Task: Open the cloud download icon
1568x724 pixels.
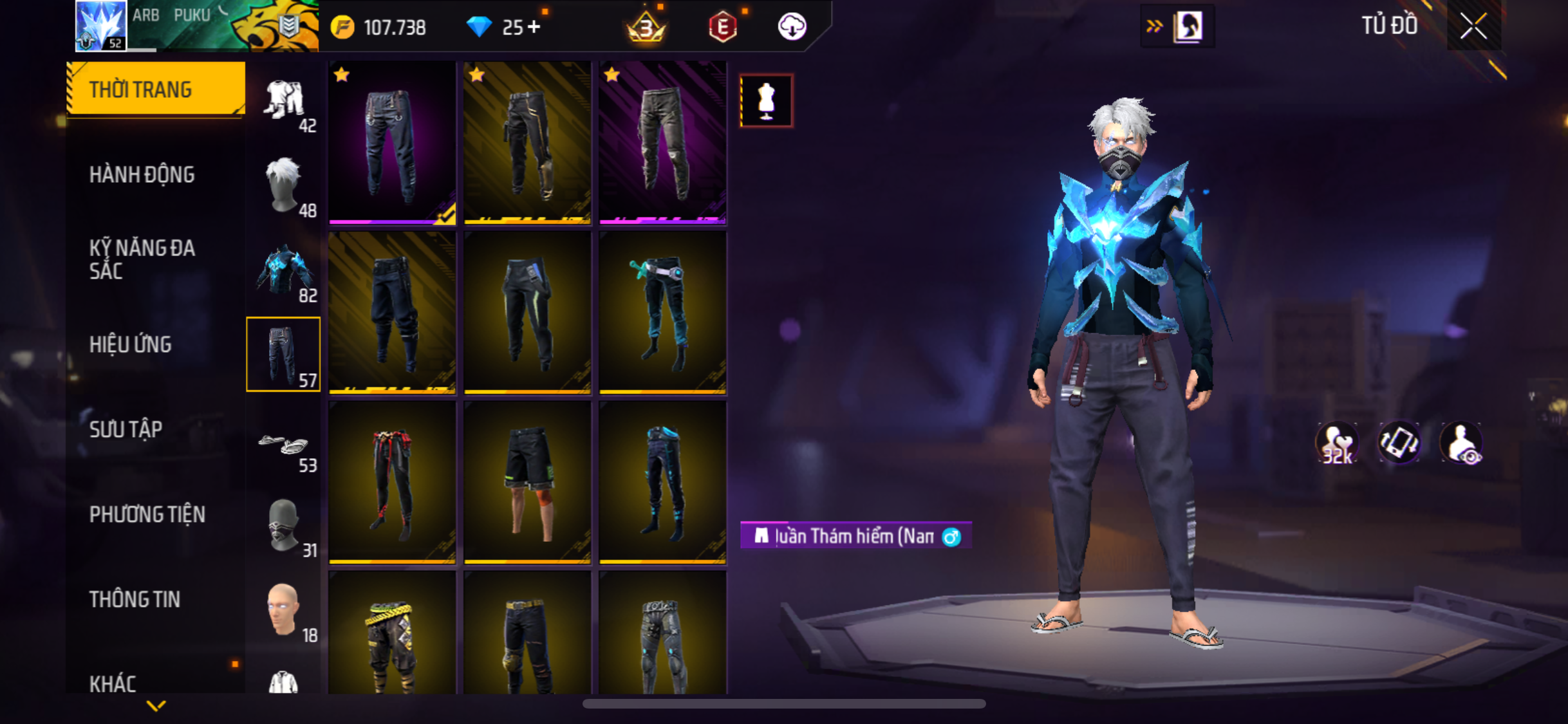Action: click(x=792, y=27)
